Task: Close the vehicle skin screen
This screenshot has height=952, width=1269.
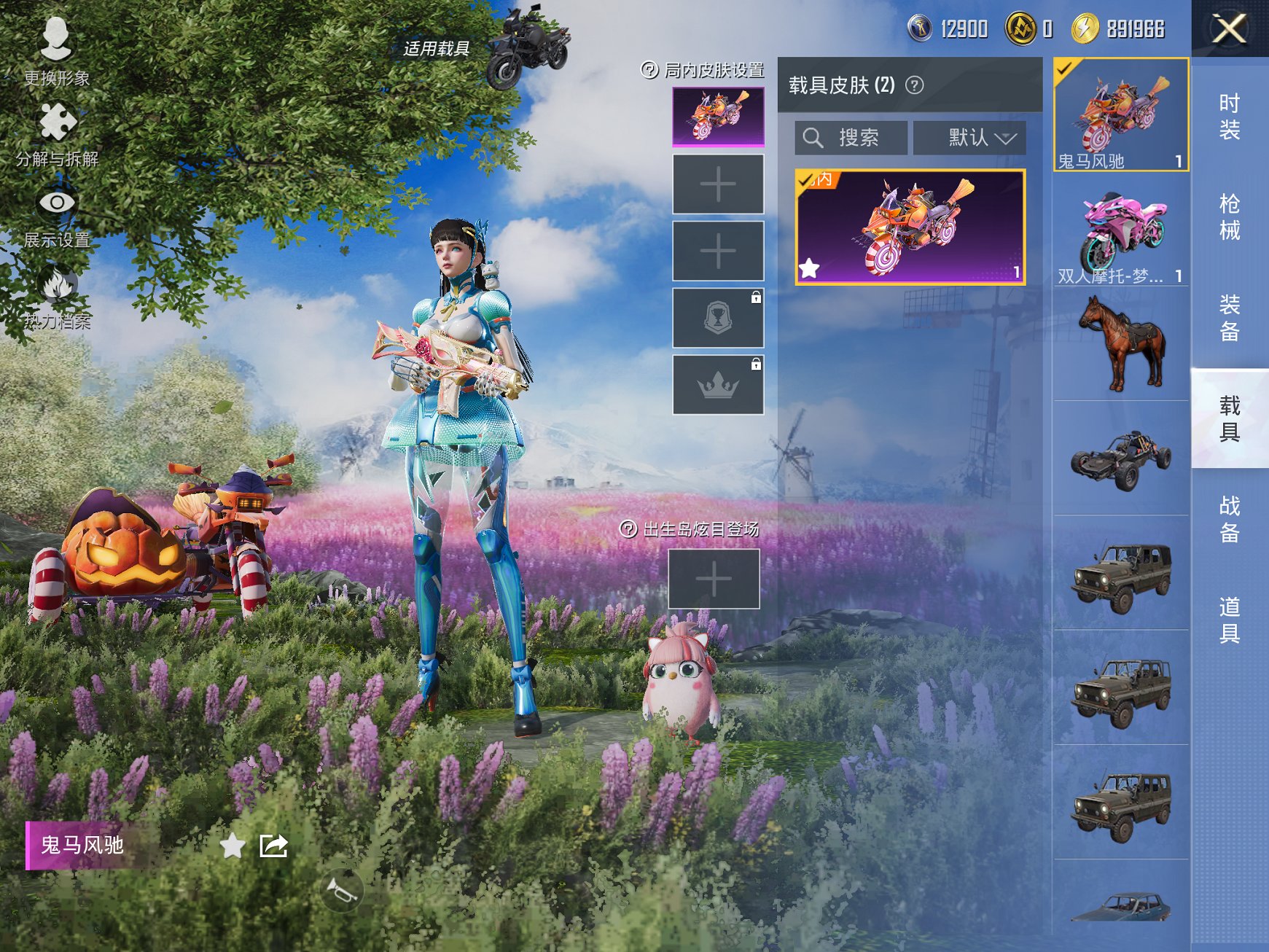Action: pyautogui.click(x=1229, y=29)
